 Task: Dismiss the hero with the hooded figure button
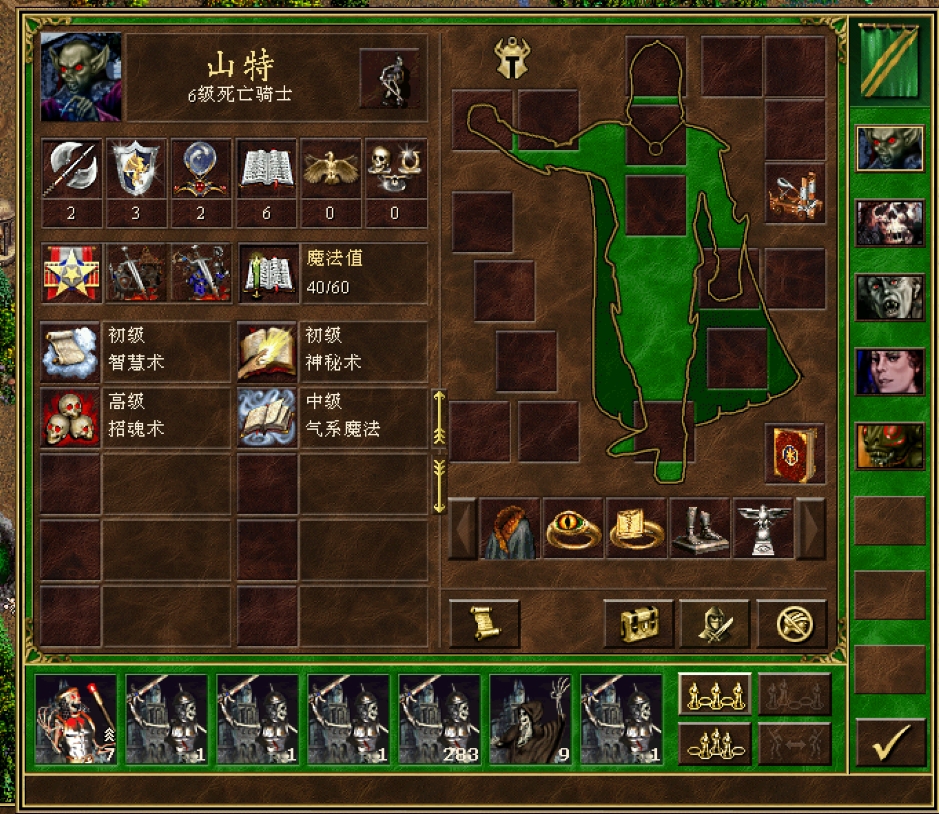pyautogui.click(x=715, y=624)
